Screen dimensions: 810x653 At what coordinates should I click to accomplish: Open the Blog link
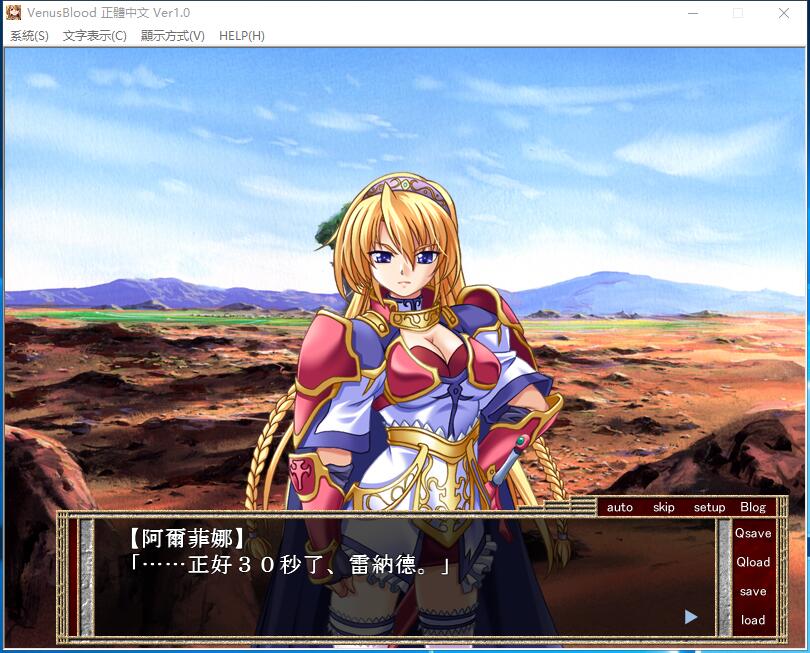(x=753, y=507)
